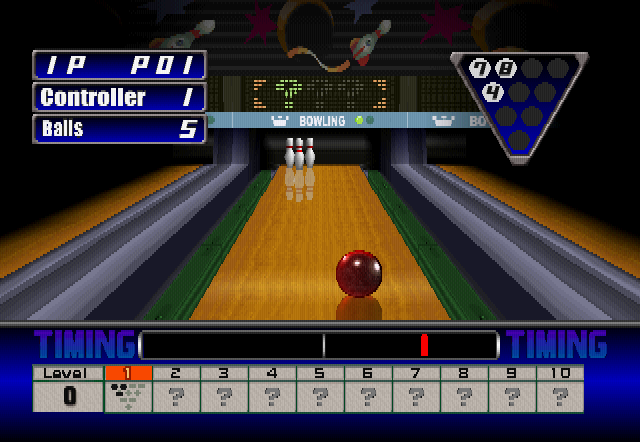The height and width of the screenshot is (442, 640).
Task: Select pin 8 in the pin diagram
Action: click(506, 69)
